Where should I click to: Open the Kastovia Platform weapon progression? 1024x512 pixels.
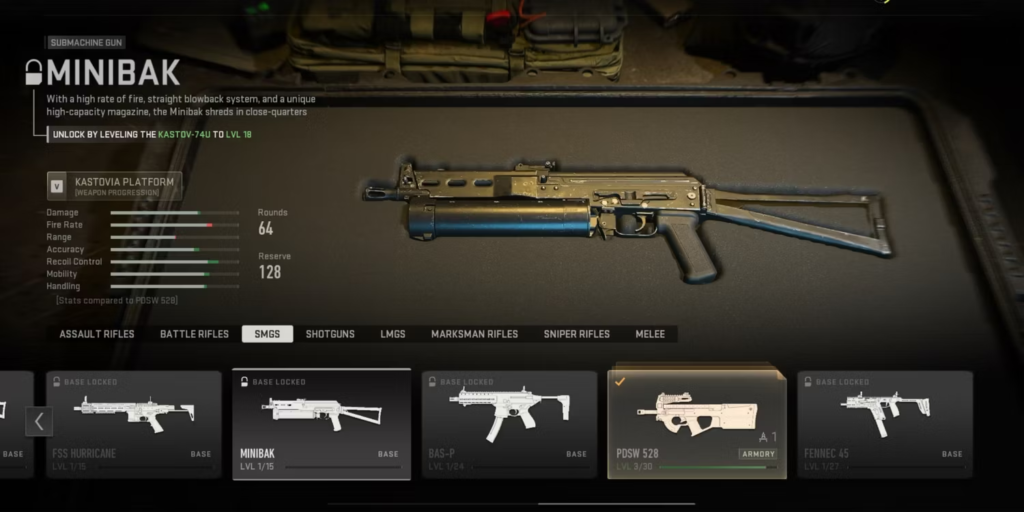tap(114, 186)
